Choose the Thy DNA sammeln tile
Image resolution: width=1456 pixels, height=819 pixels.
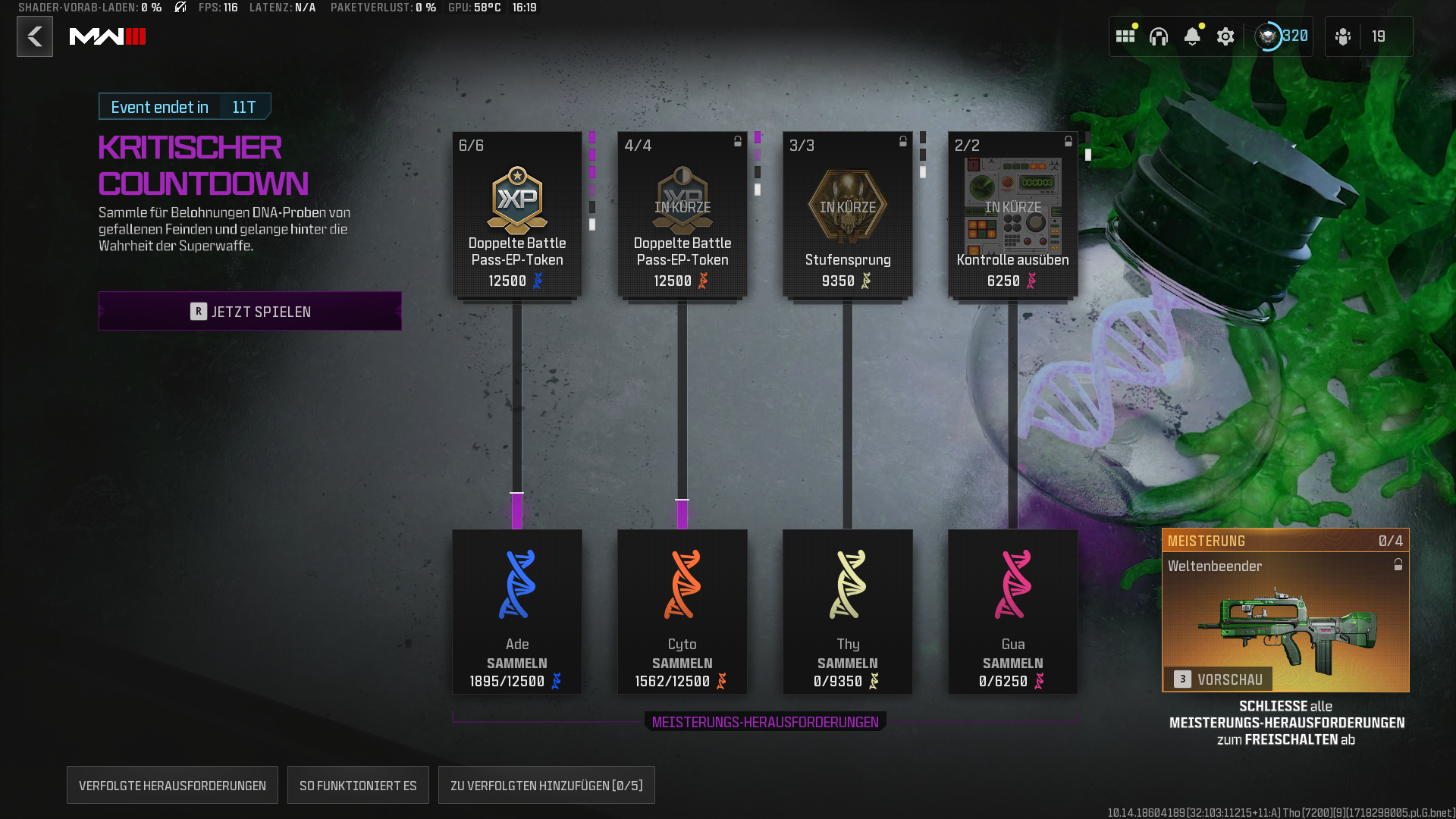(x=848, y=611)
